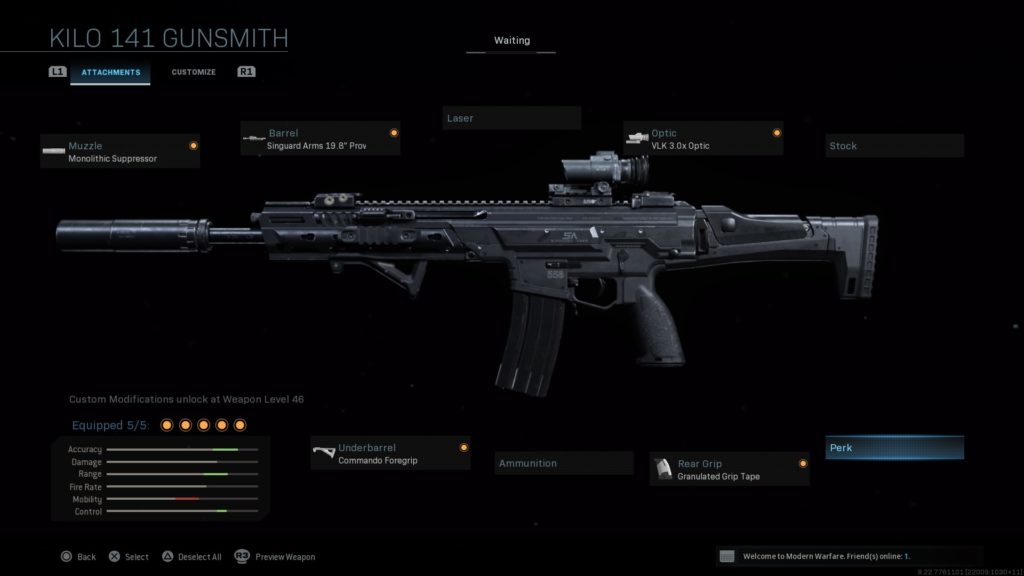The image size is (1024, 576).
Task: Select the highlighted Perk slot
Action: pos(894,448)
